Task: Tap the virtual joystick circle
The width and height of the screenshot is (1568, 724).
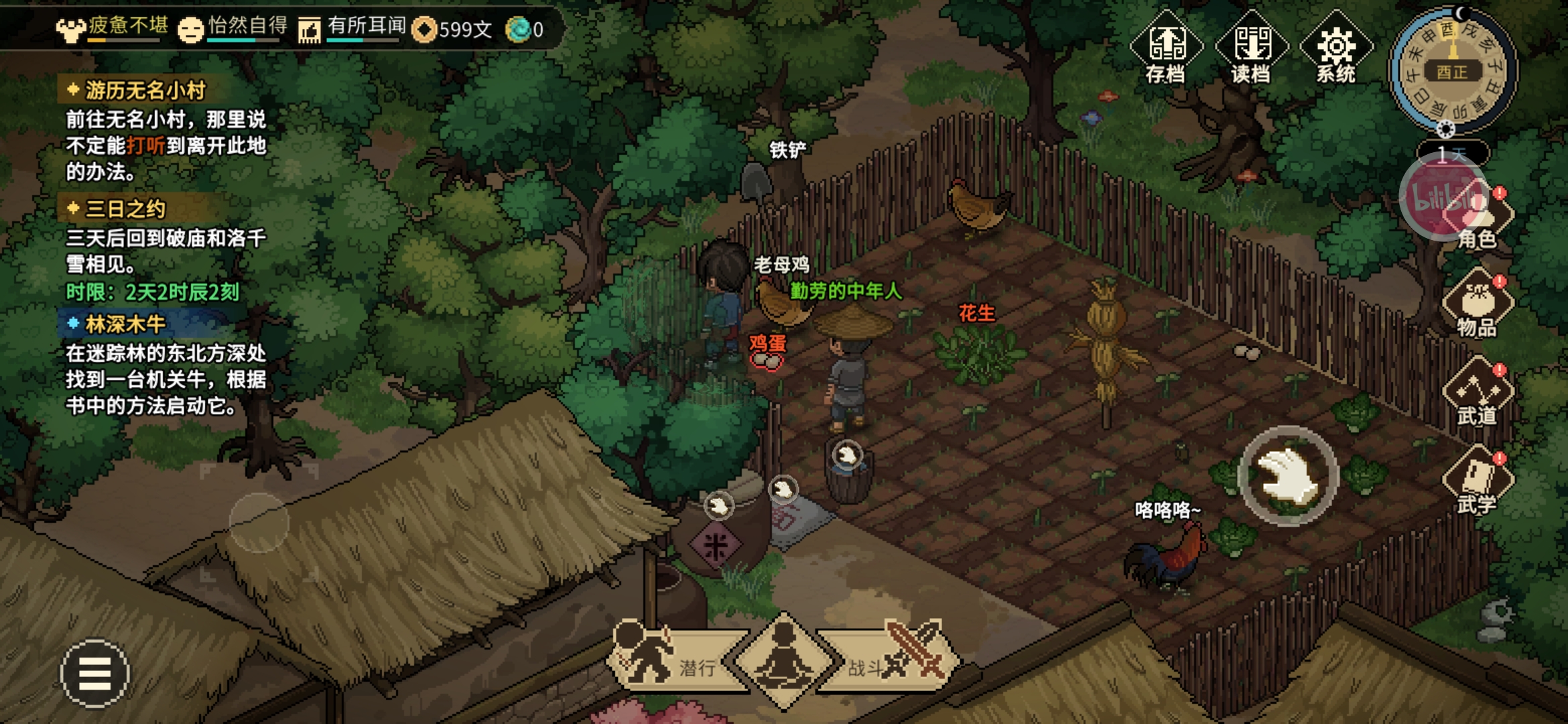Action: pos(259,522)
